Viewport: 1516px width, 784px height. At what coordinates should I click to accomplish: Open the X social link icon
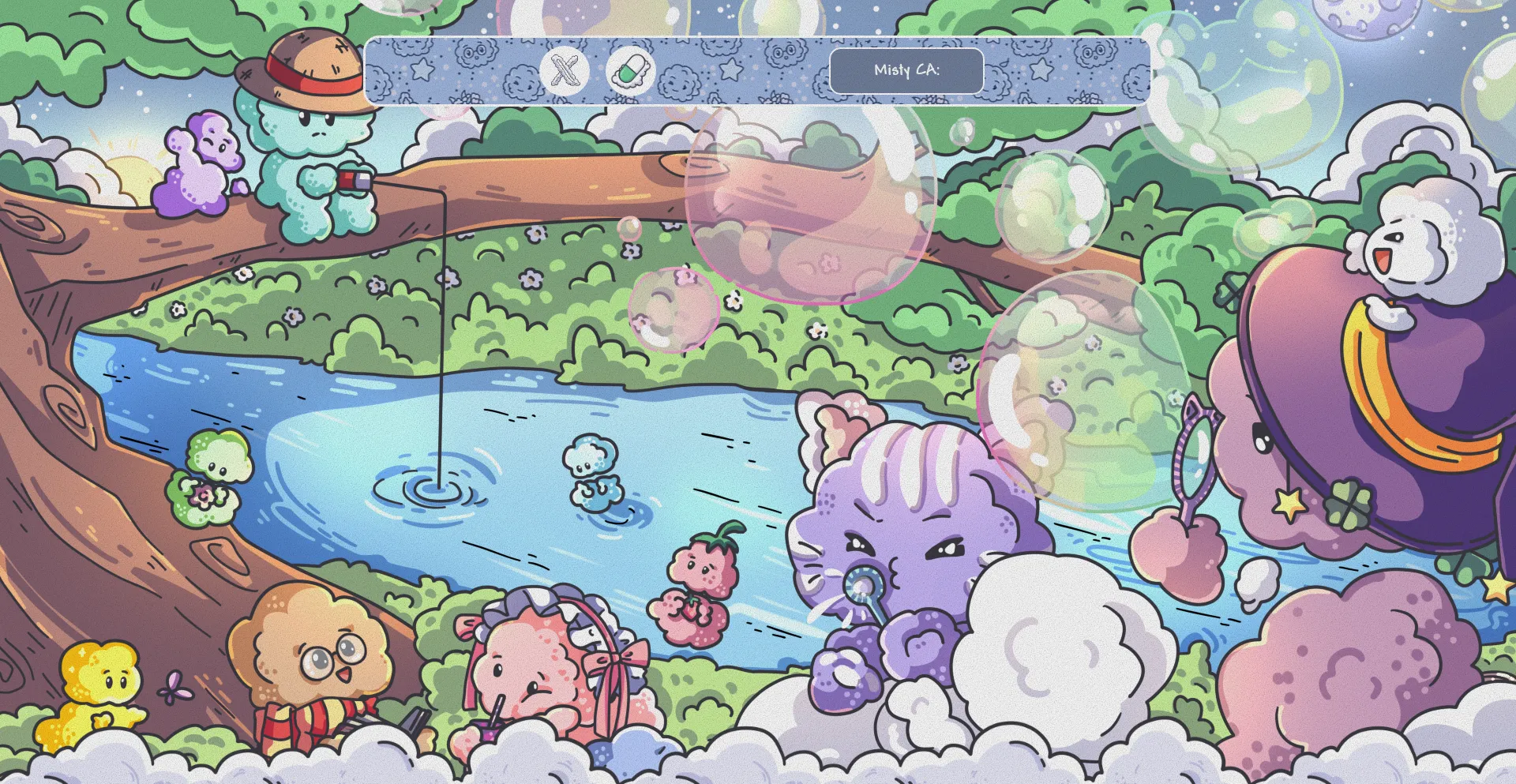[565, 71]
